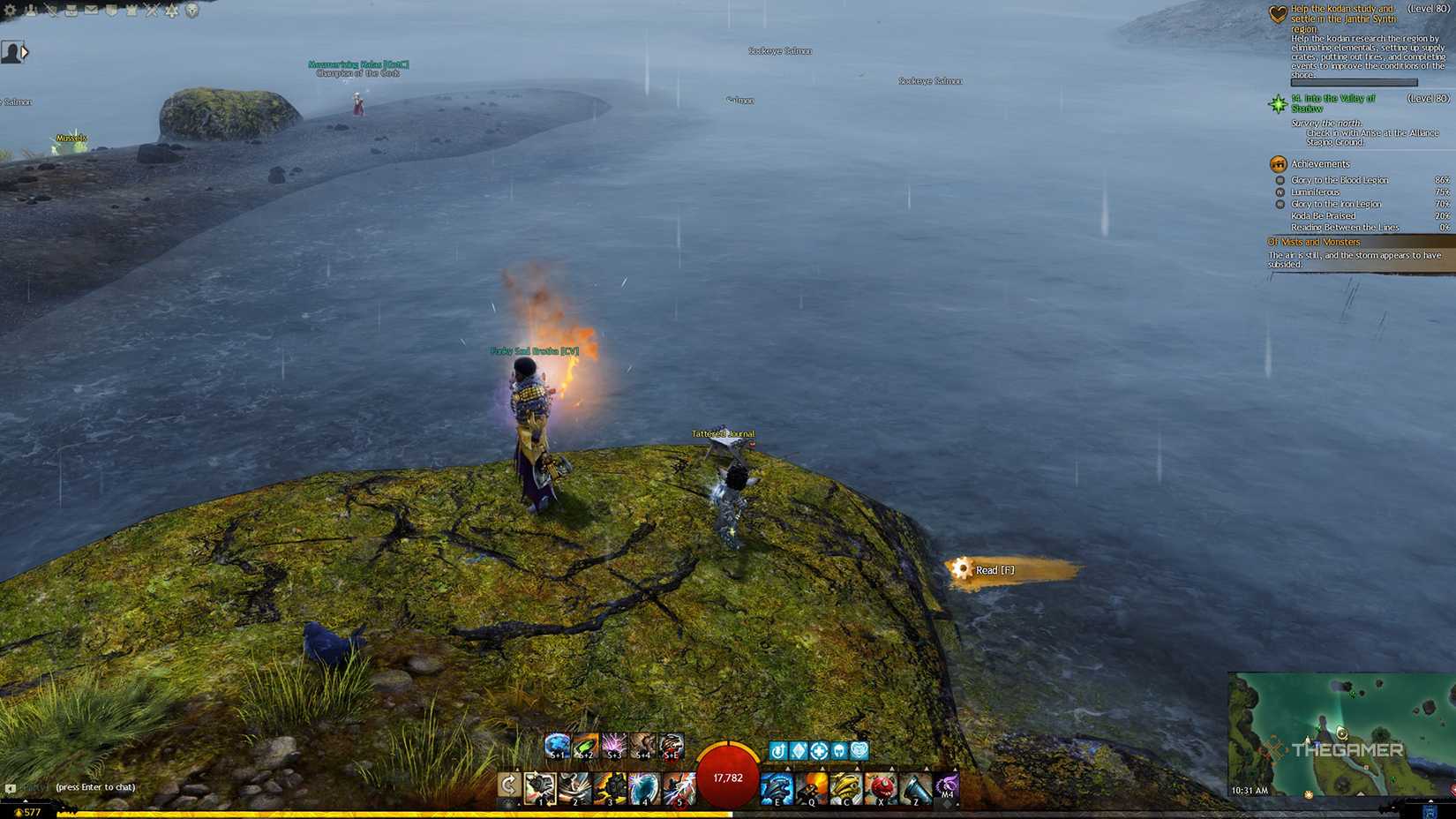Open the Inventory bag icon
This screenshot has width=1456, height=819.
(71, 11)
